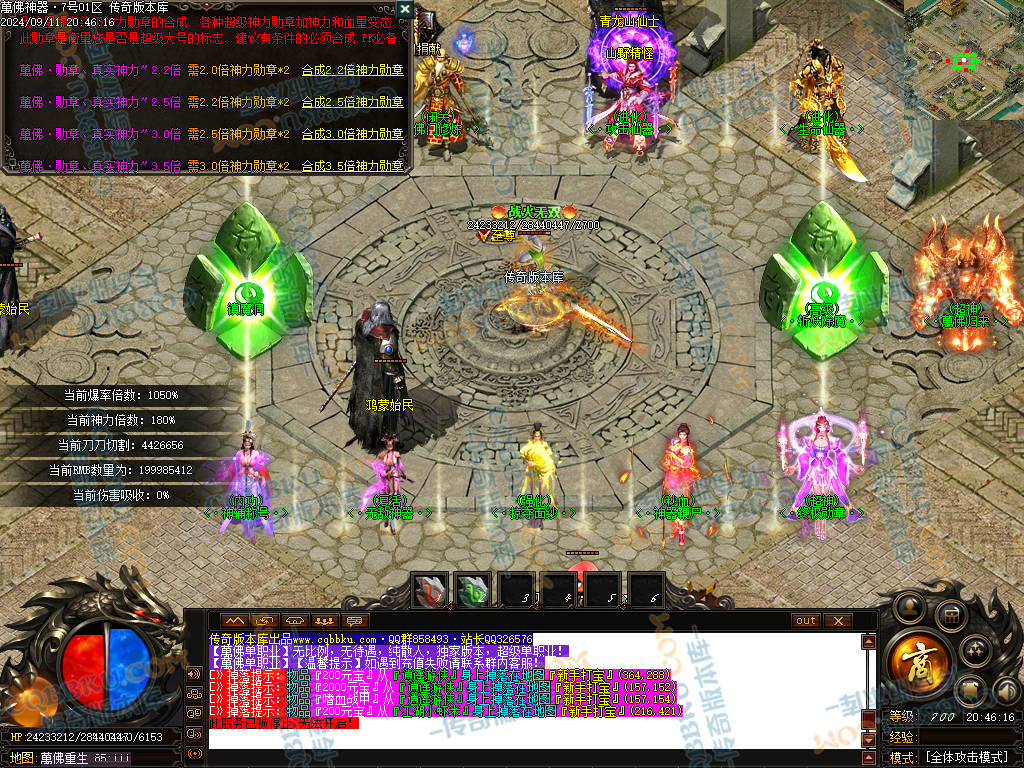Change the 全体攻击模式 attack mode
Screen dimensions: 1024x768
pos(968,757)
